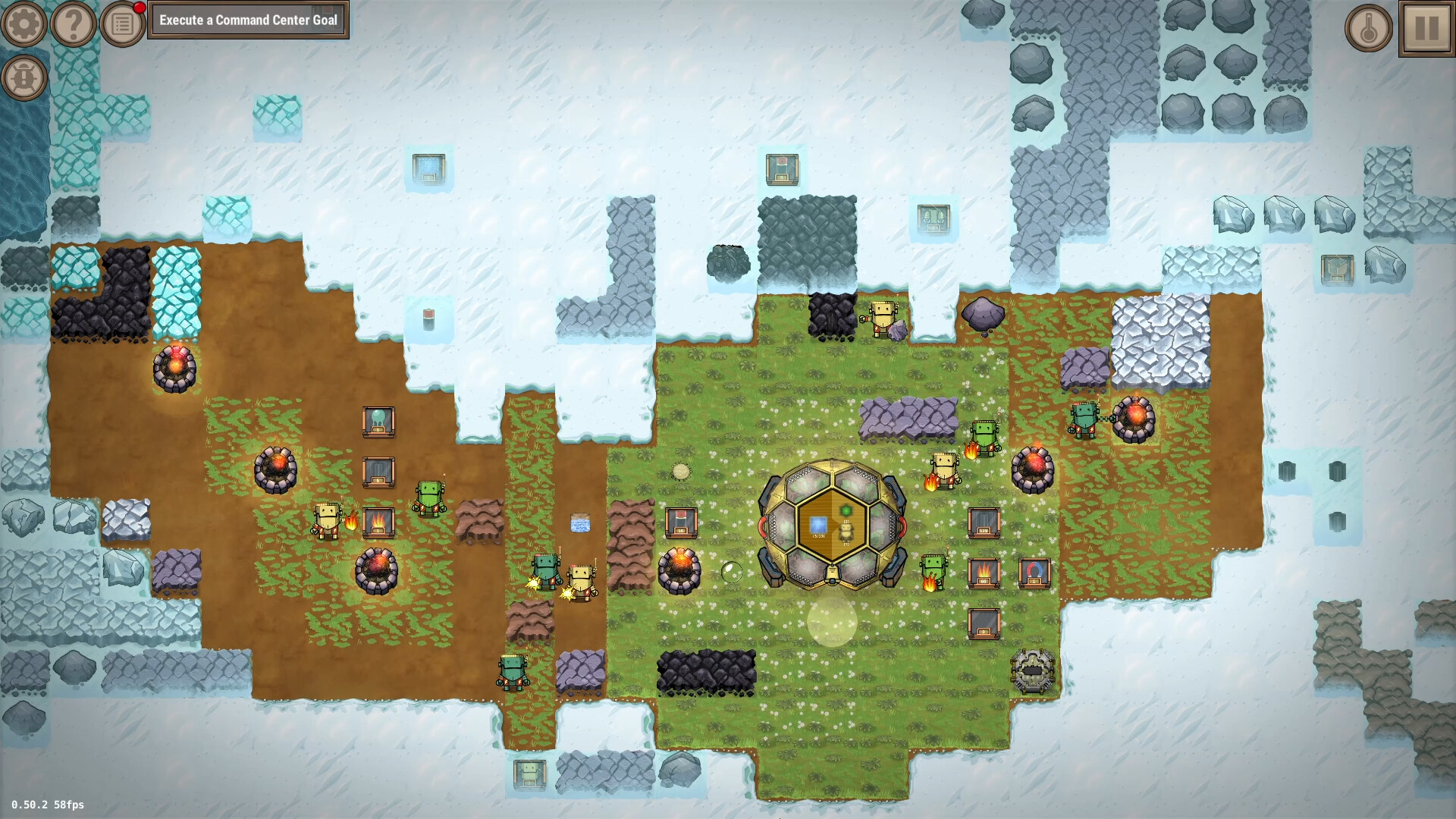Click the Execute a Command Center Goal banner

click(x=249, y=20)
